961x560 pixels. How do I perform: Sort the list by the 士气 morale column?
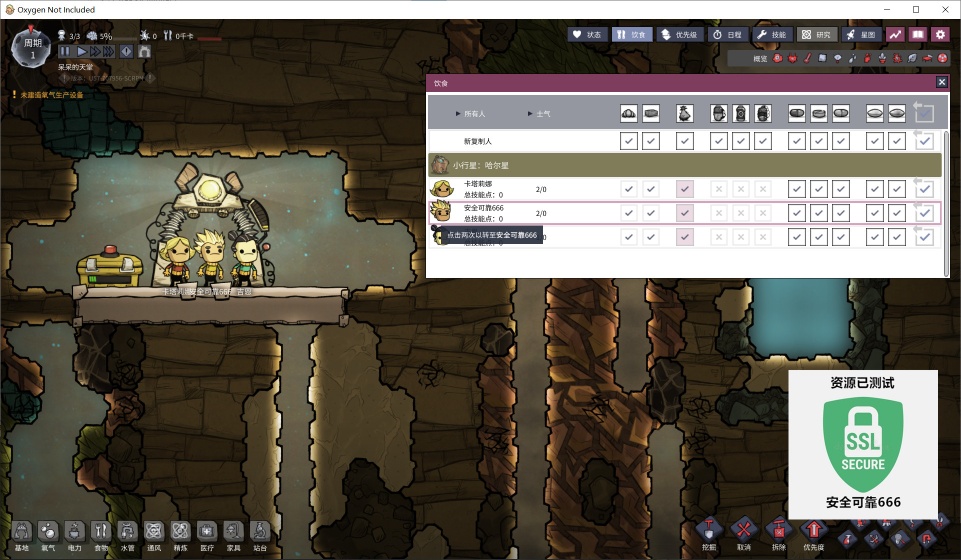(543, 114)
